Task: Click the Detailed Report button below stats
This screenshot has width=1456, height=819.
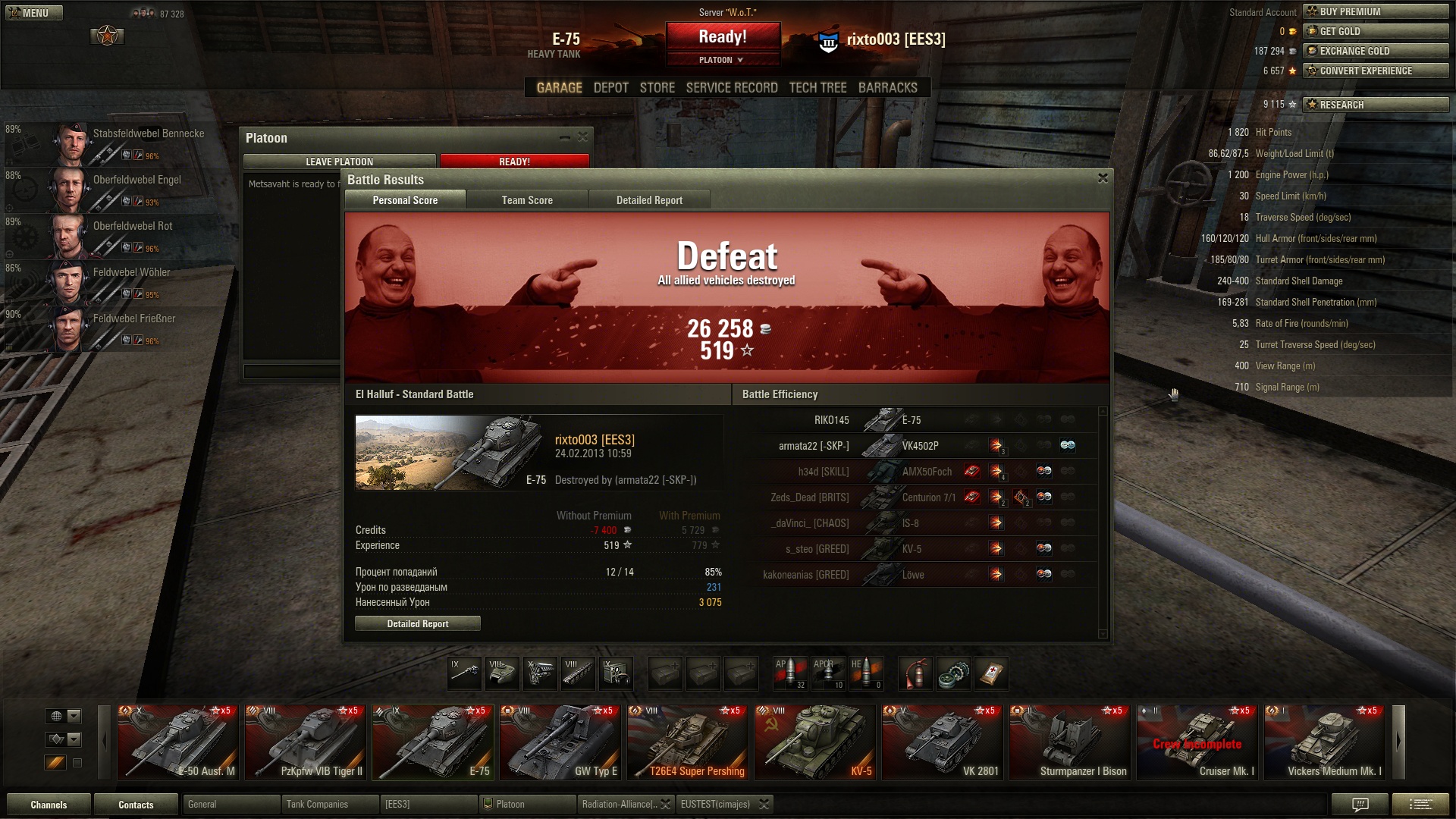Action: [418, 623]
